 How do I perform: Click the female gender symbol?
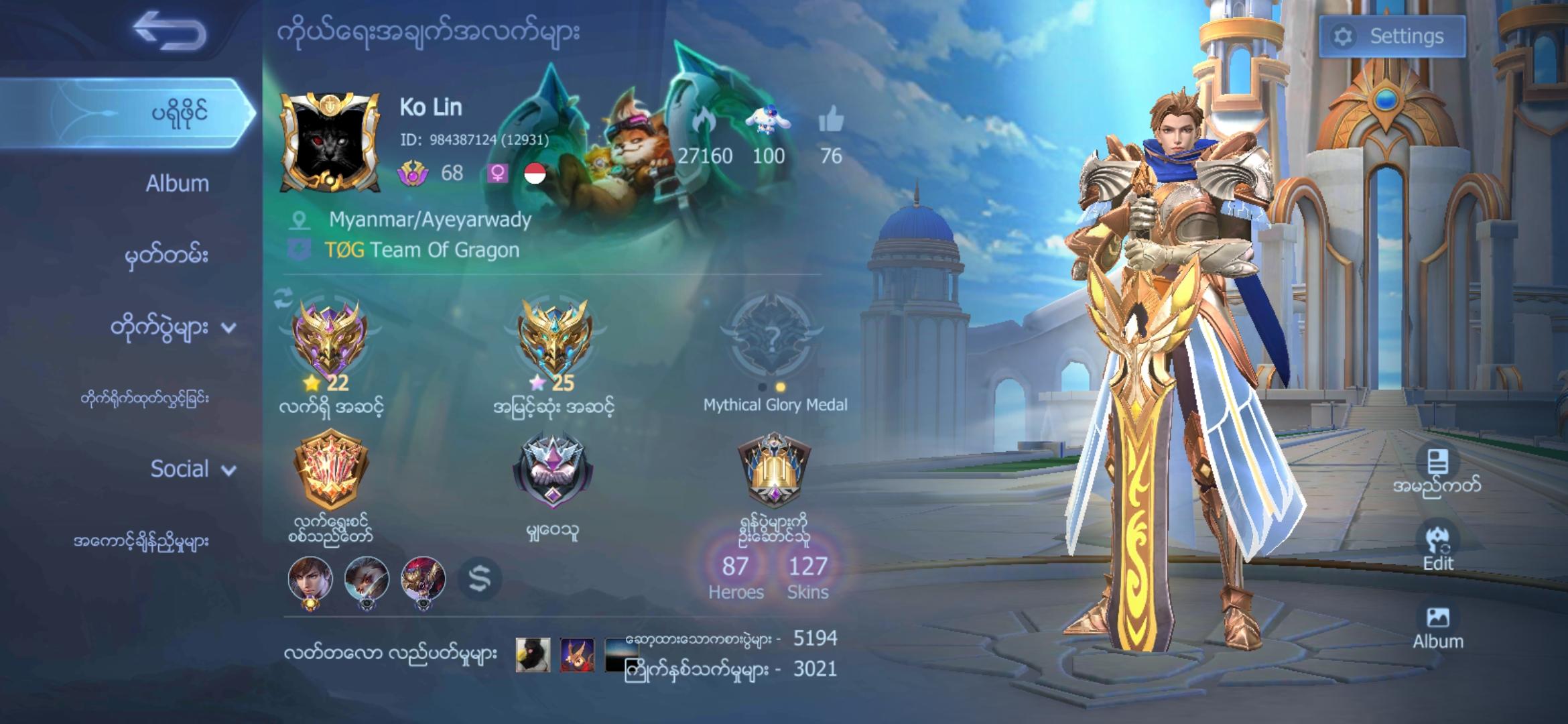pos(497,174)
